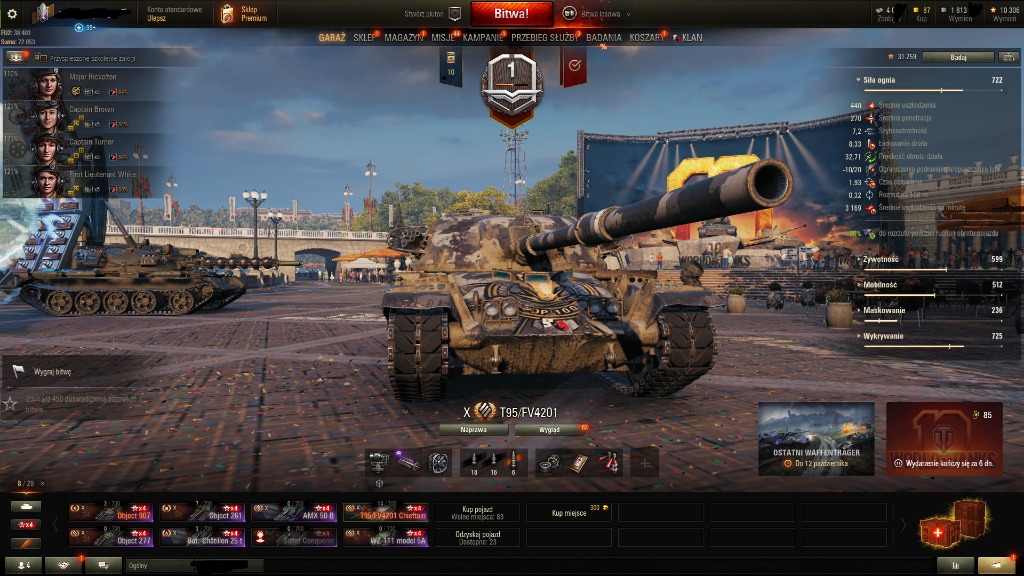Screen dimensions: 1024x576
Task: Choose the WZ-111 model 5A tank
Action: [386, 538]
